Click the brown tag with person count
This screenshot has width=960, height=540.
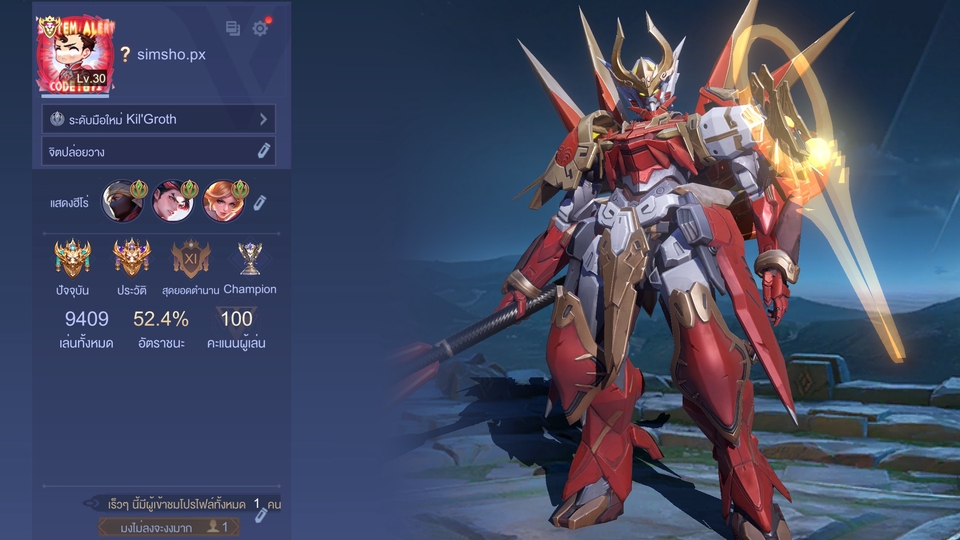click(168, 526)
